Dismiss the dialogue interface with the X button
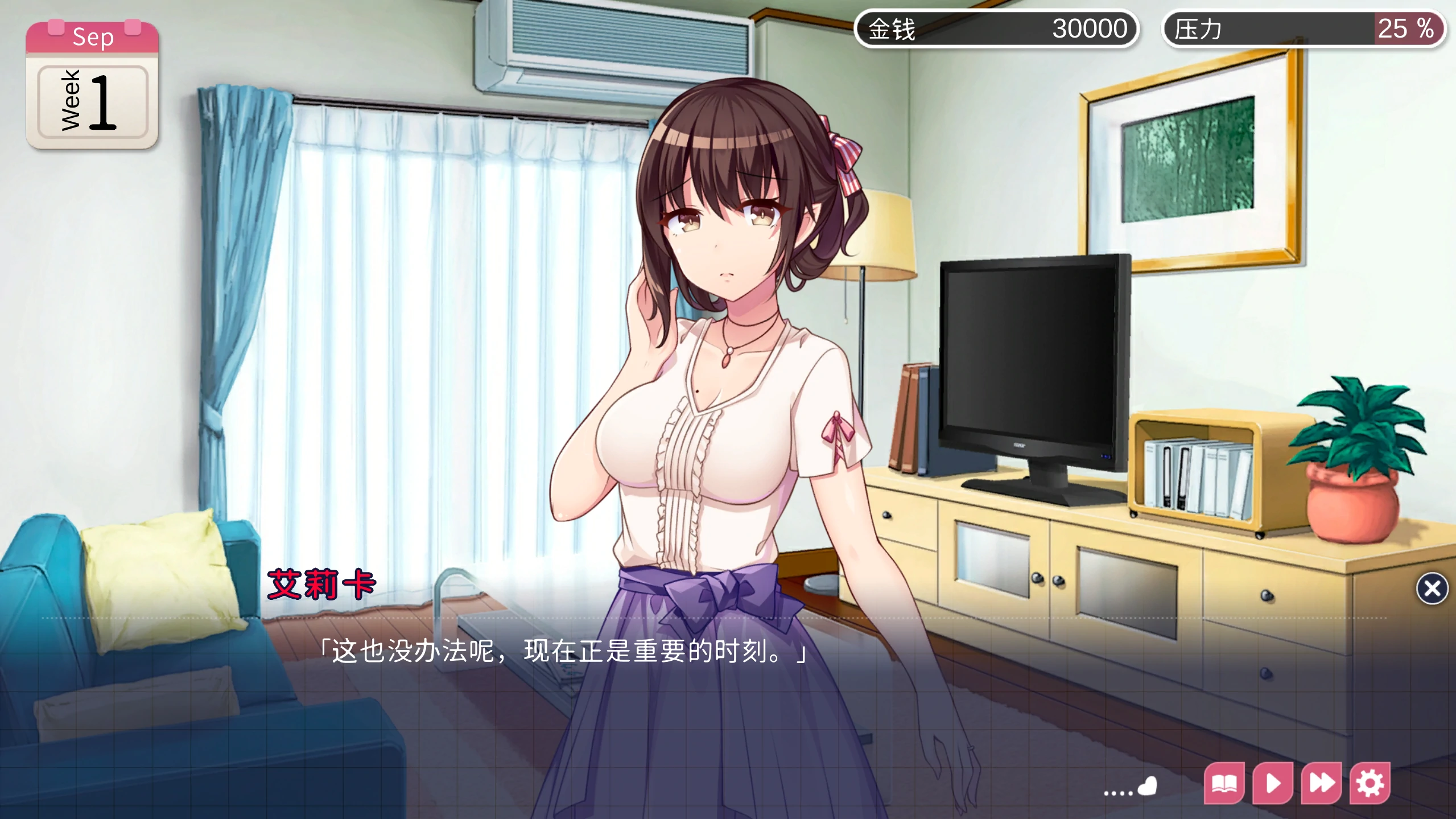The height and width of the screenshot is (819, 1456). [x=1433, y=590]
